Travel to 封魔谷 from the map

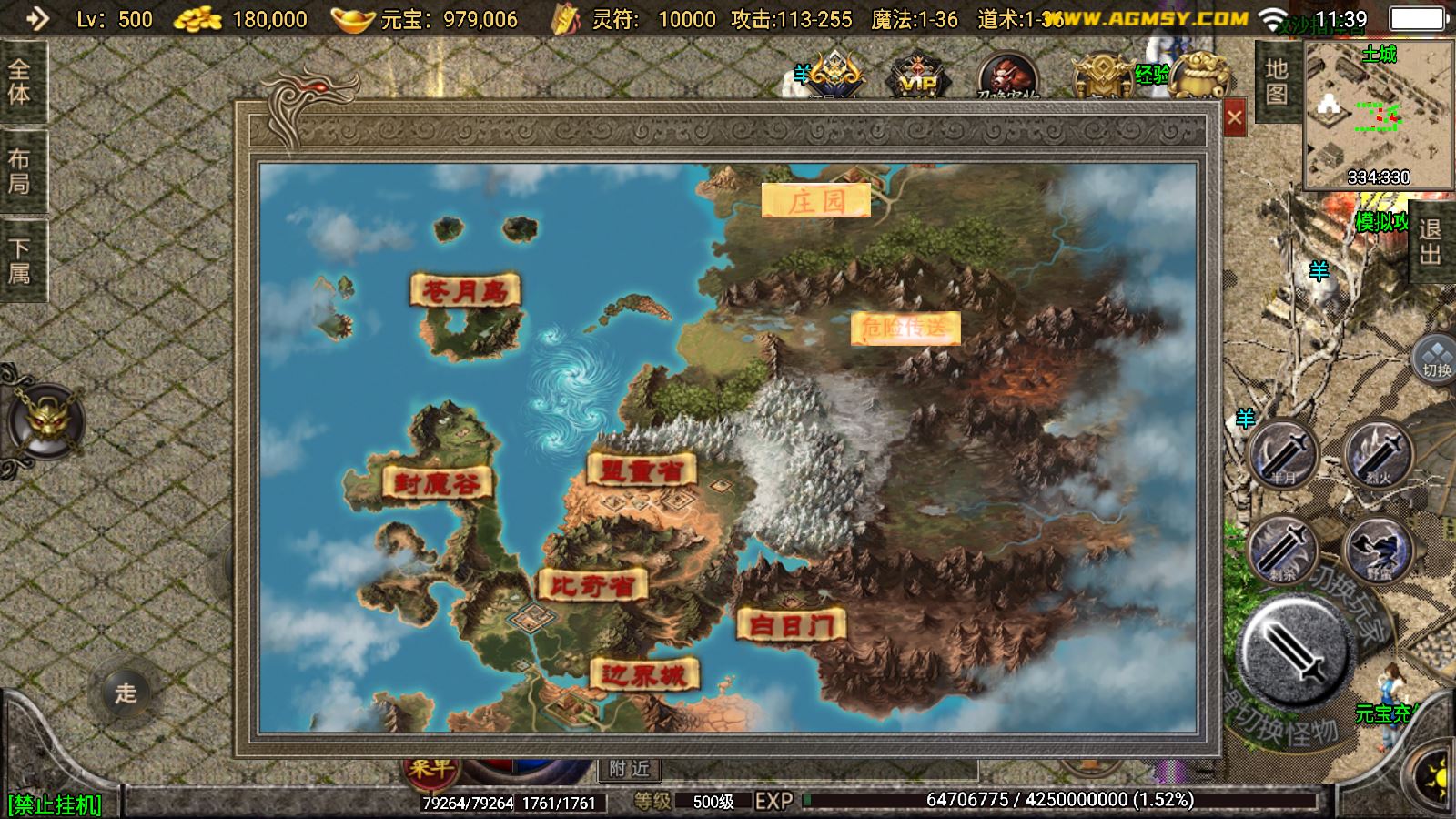point(438,482)
